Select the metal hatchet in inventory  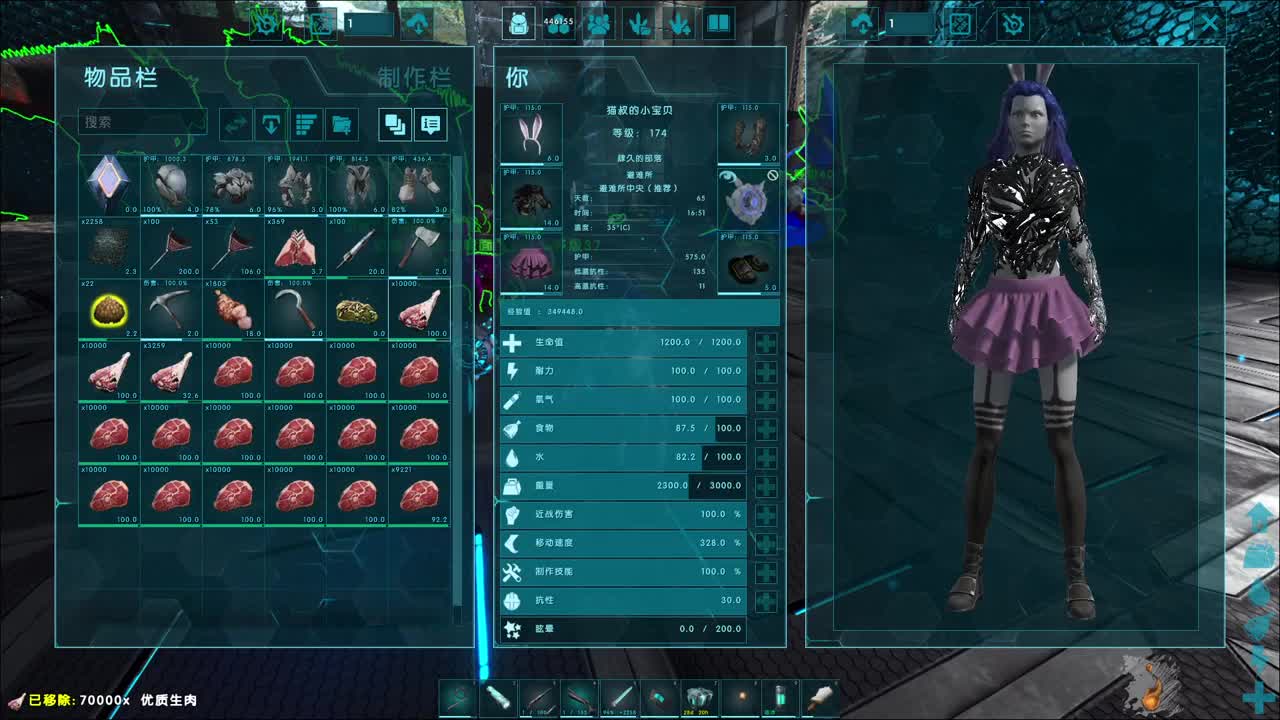click(x=419, y=246)
